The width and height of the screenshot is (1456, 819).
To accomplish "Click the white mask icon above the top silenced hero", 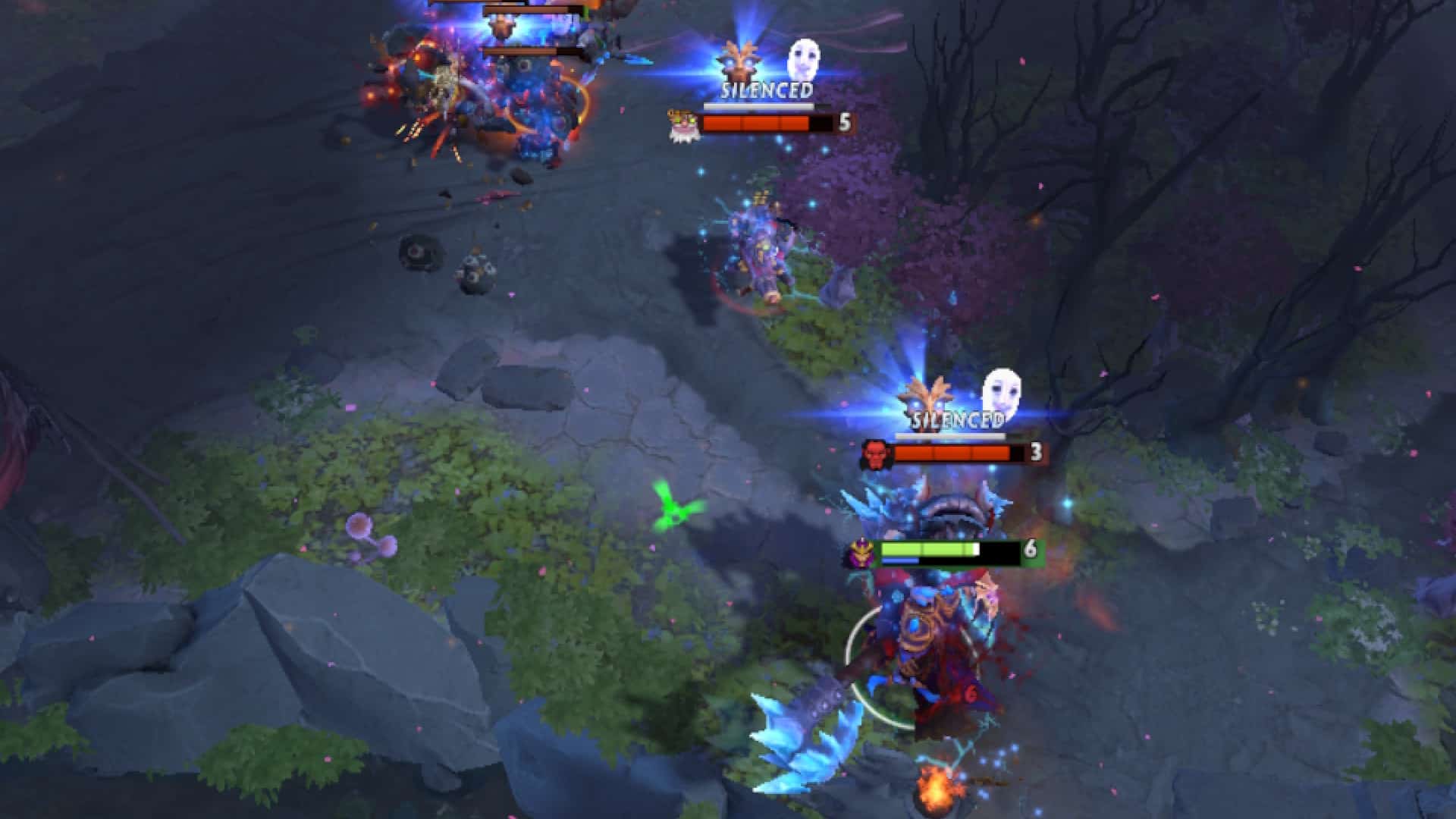I will [803, 59].
